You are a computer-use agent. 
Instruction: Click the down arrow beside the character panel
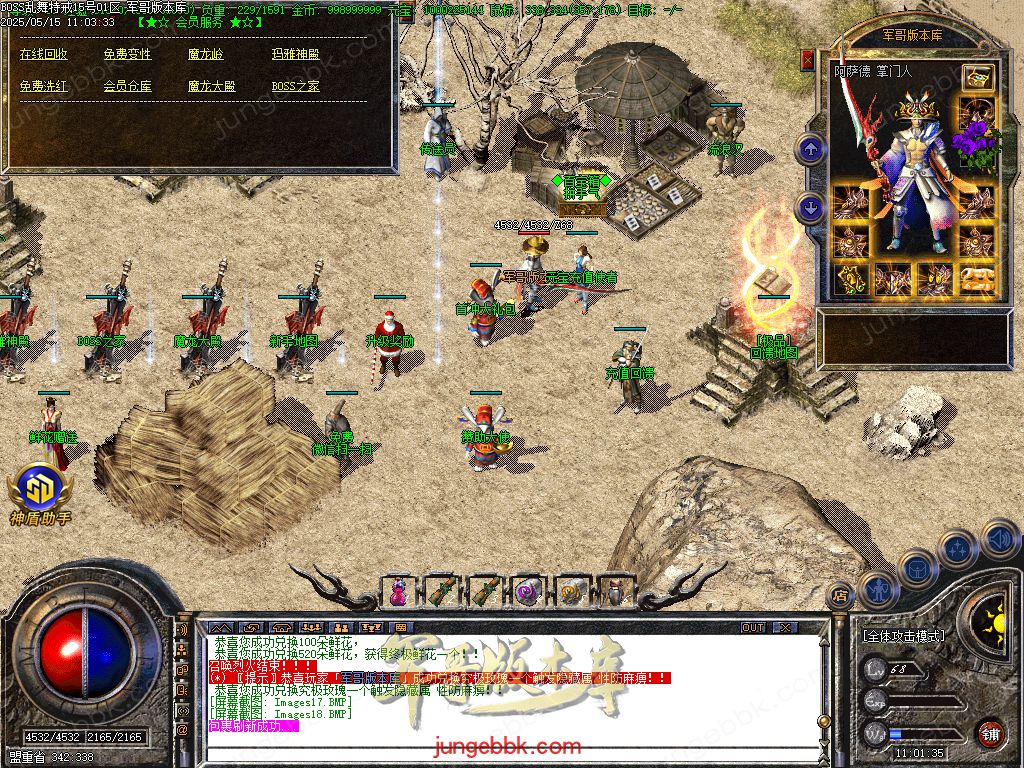pos(810,207)
